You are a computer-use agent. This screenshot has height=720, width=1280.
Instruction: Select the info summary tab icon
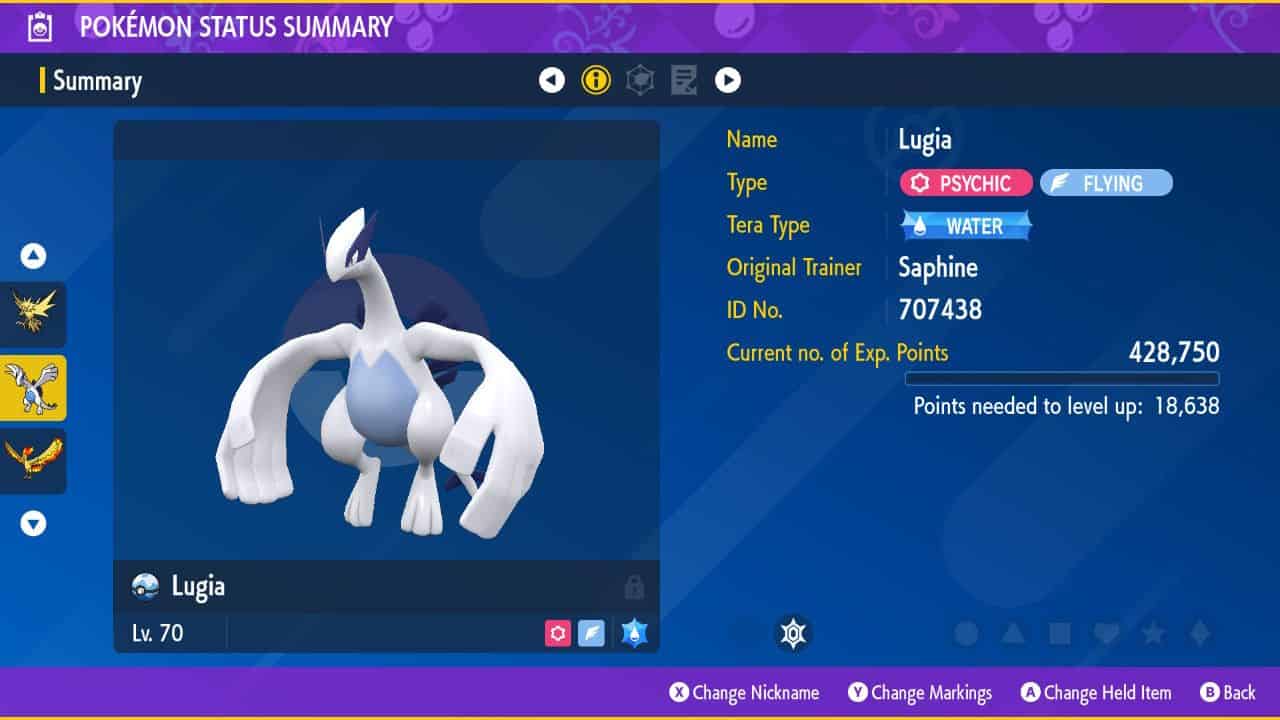pos(596,81)
